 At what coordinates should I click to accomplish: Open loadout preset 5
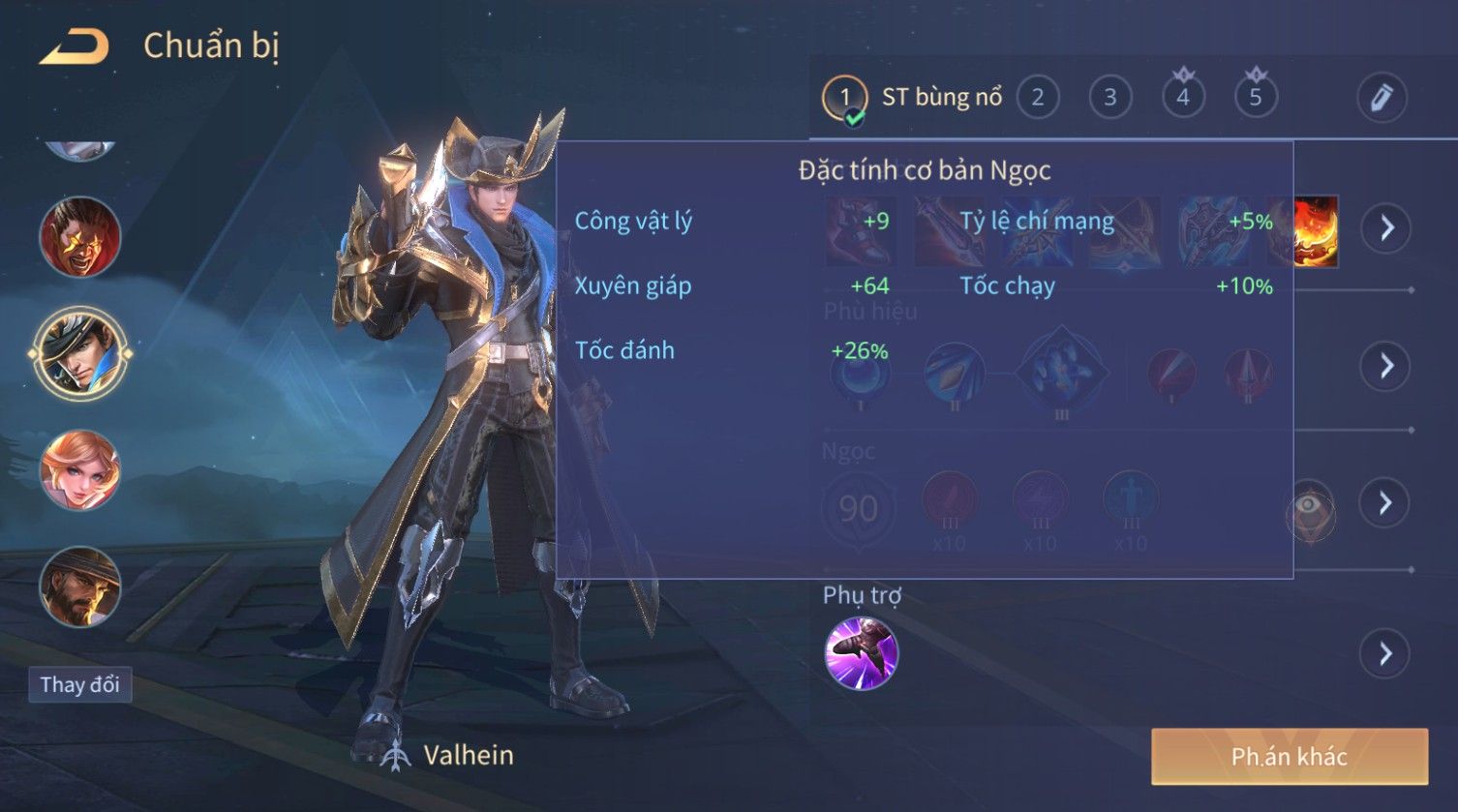1255,98
